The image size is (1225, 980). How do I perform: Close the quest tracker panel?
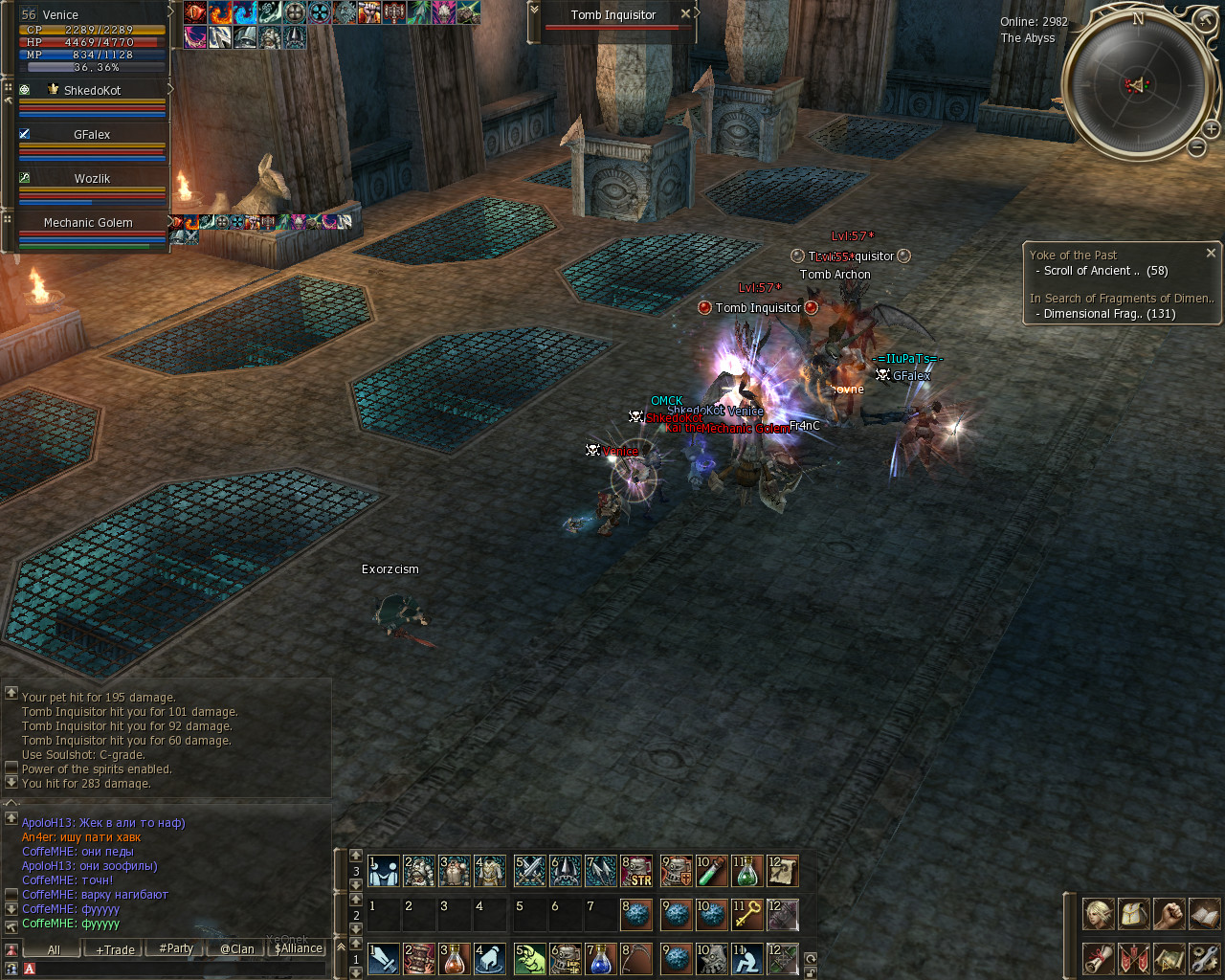click(x=1211, y=254)
